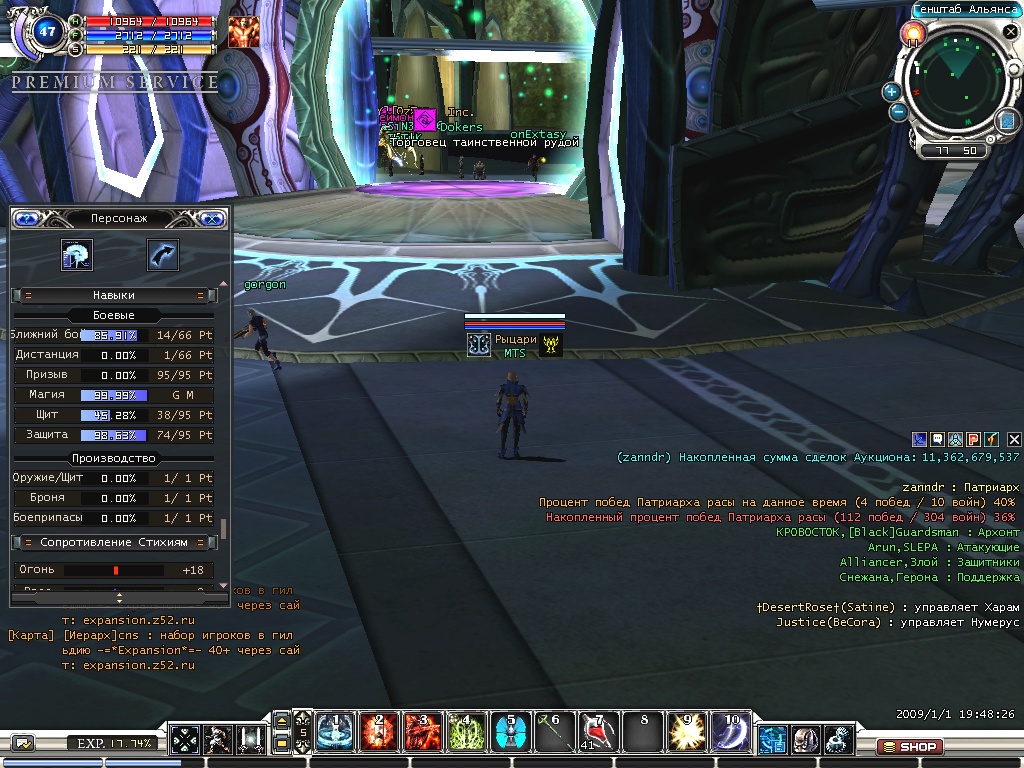1024x768 pixels.
Task: Trigger the green skill in slot 4
Action: pos(465,733)
